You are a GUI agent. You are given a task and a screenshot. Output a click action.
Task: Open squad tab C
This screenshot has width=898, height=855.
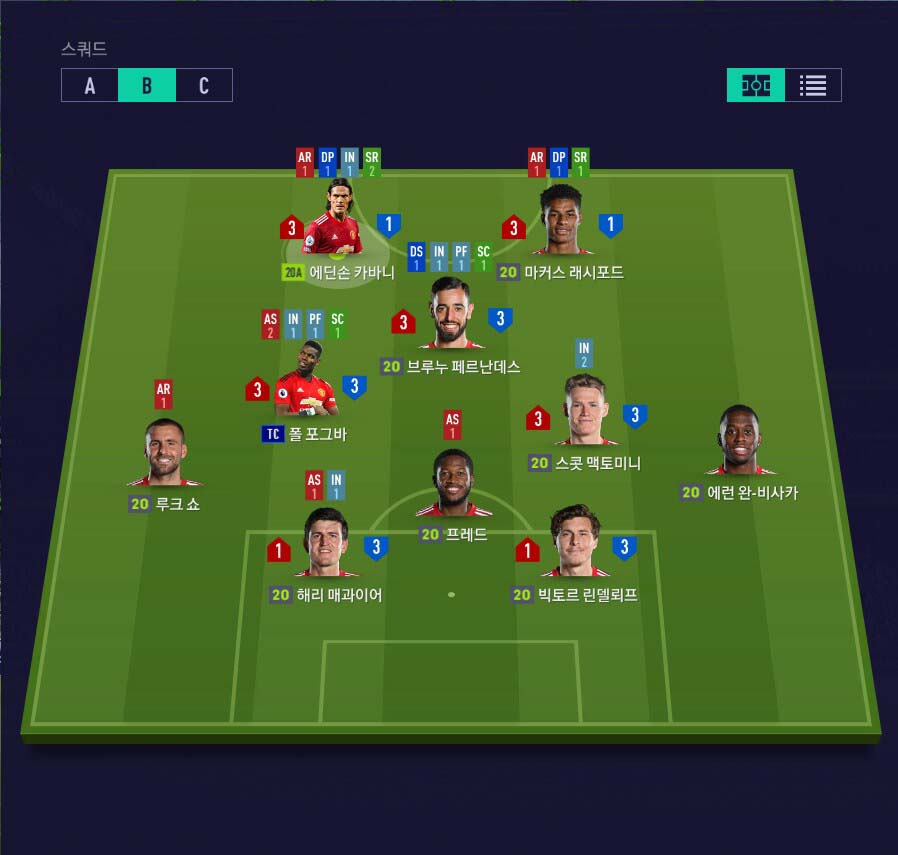click(x=204, y=85)
